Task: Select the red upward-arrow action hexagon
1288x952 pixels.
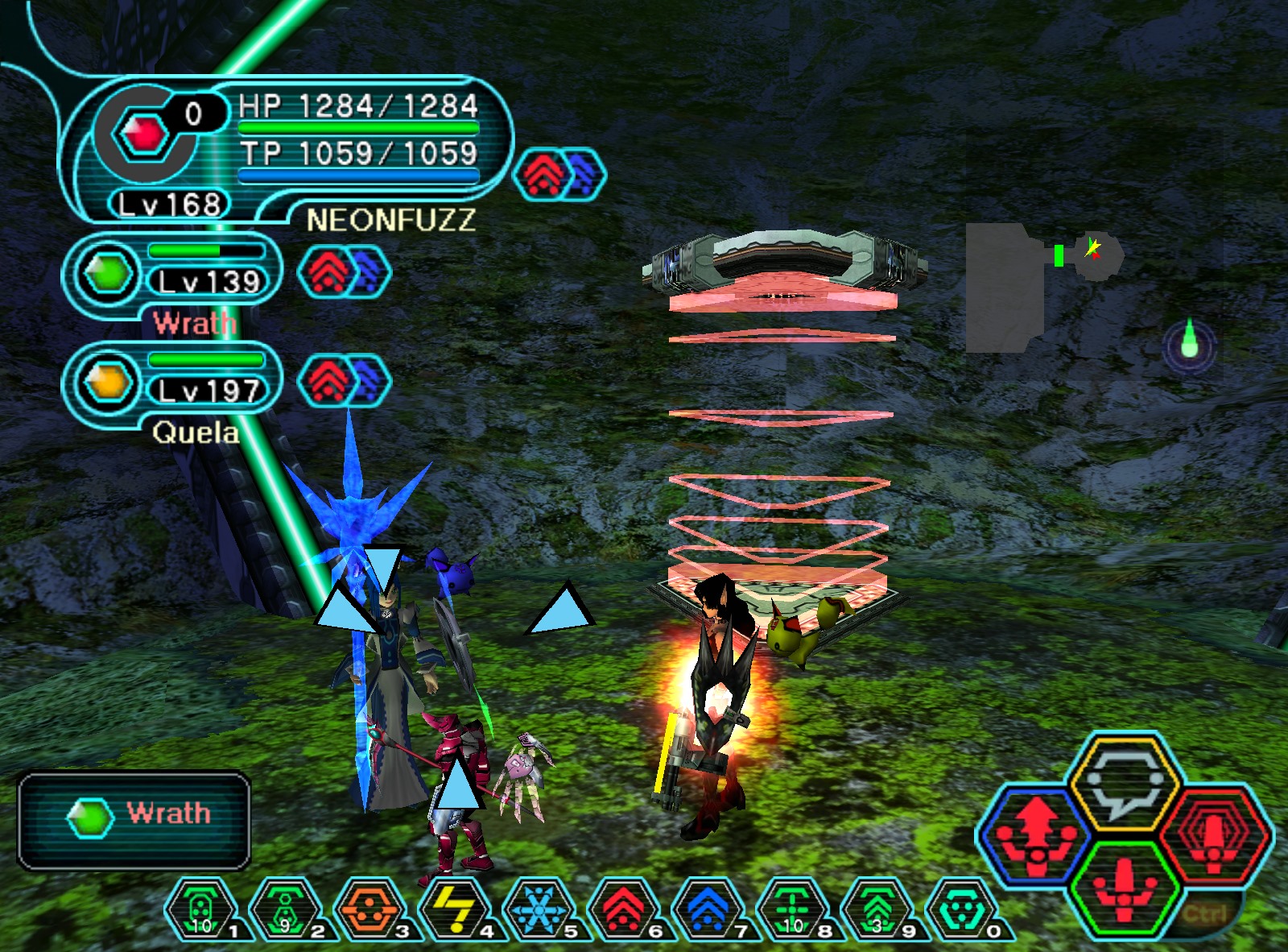Action: [x=1037, y=838]
